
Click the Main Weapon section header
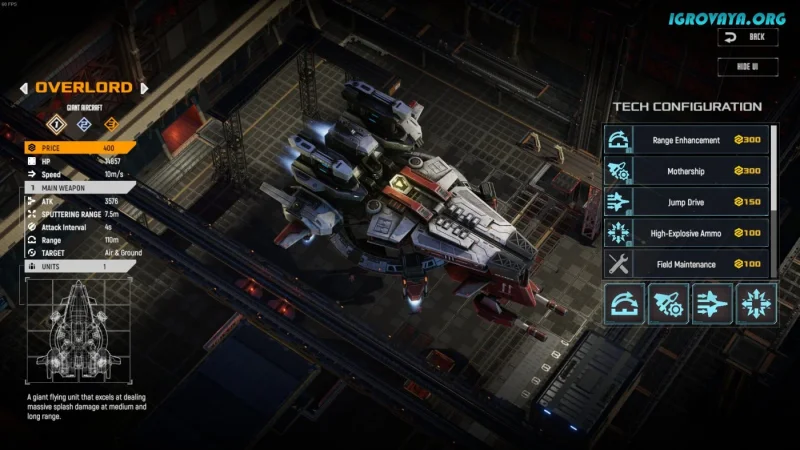tap(80, 187)
